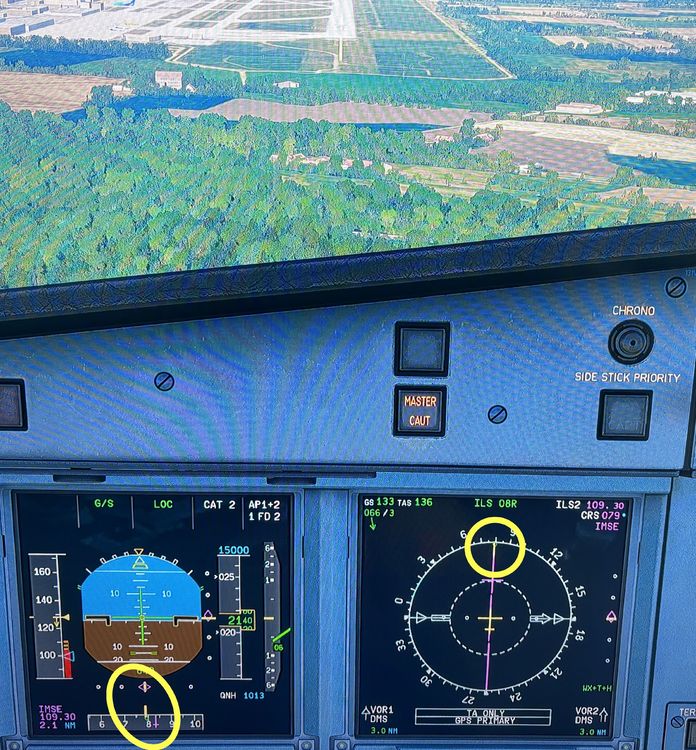
Task: Activate the CHRONO push button
Action: (631, 342)
